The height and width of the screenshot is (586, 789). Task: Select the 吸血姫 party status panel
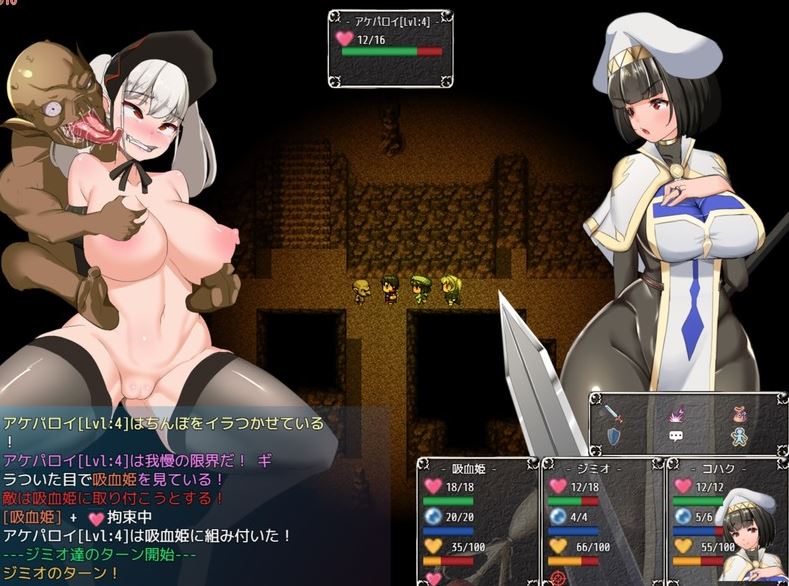(476, 521)
